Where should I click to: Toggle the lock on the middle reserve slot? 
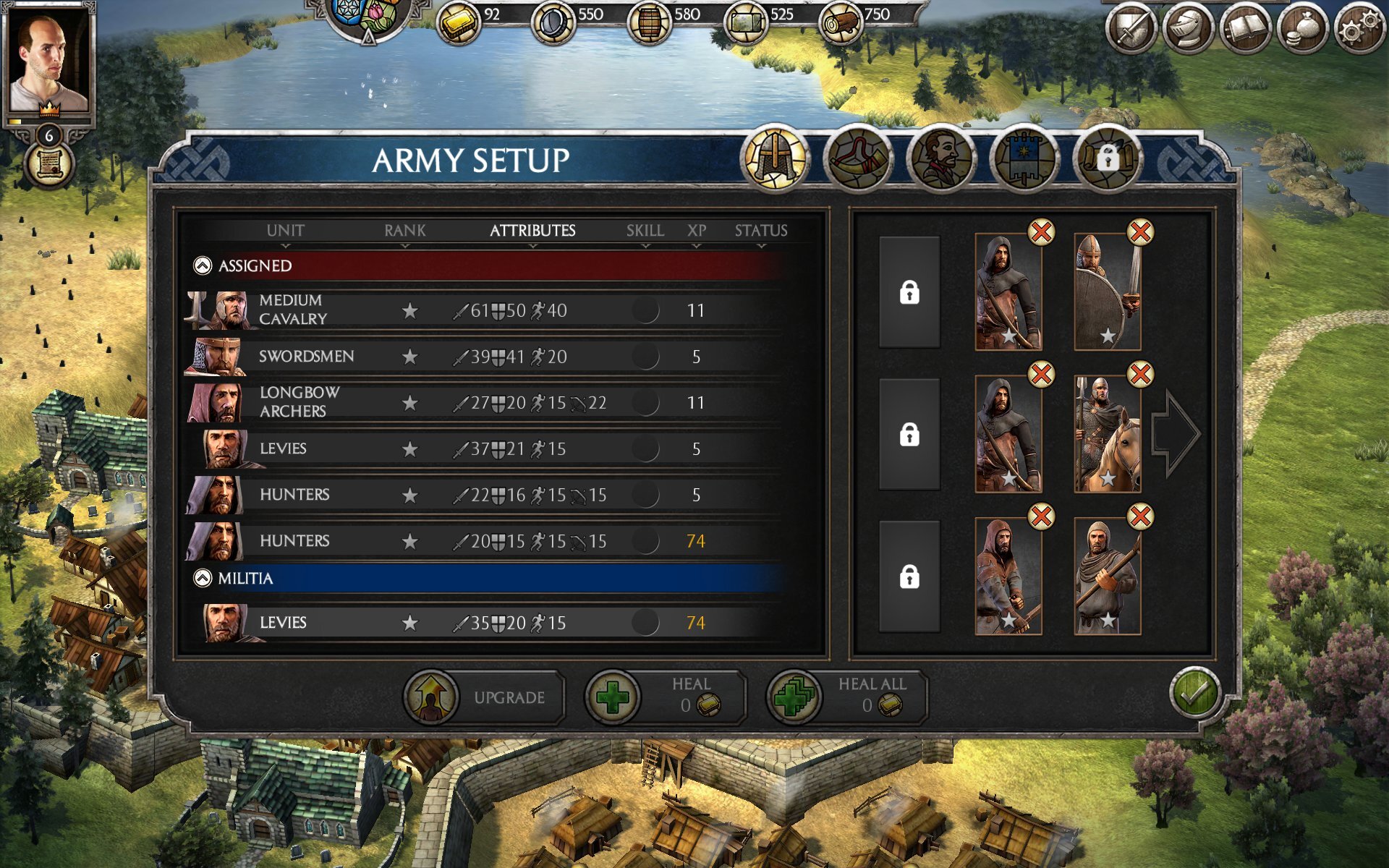point(909,433)
